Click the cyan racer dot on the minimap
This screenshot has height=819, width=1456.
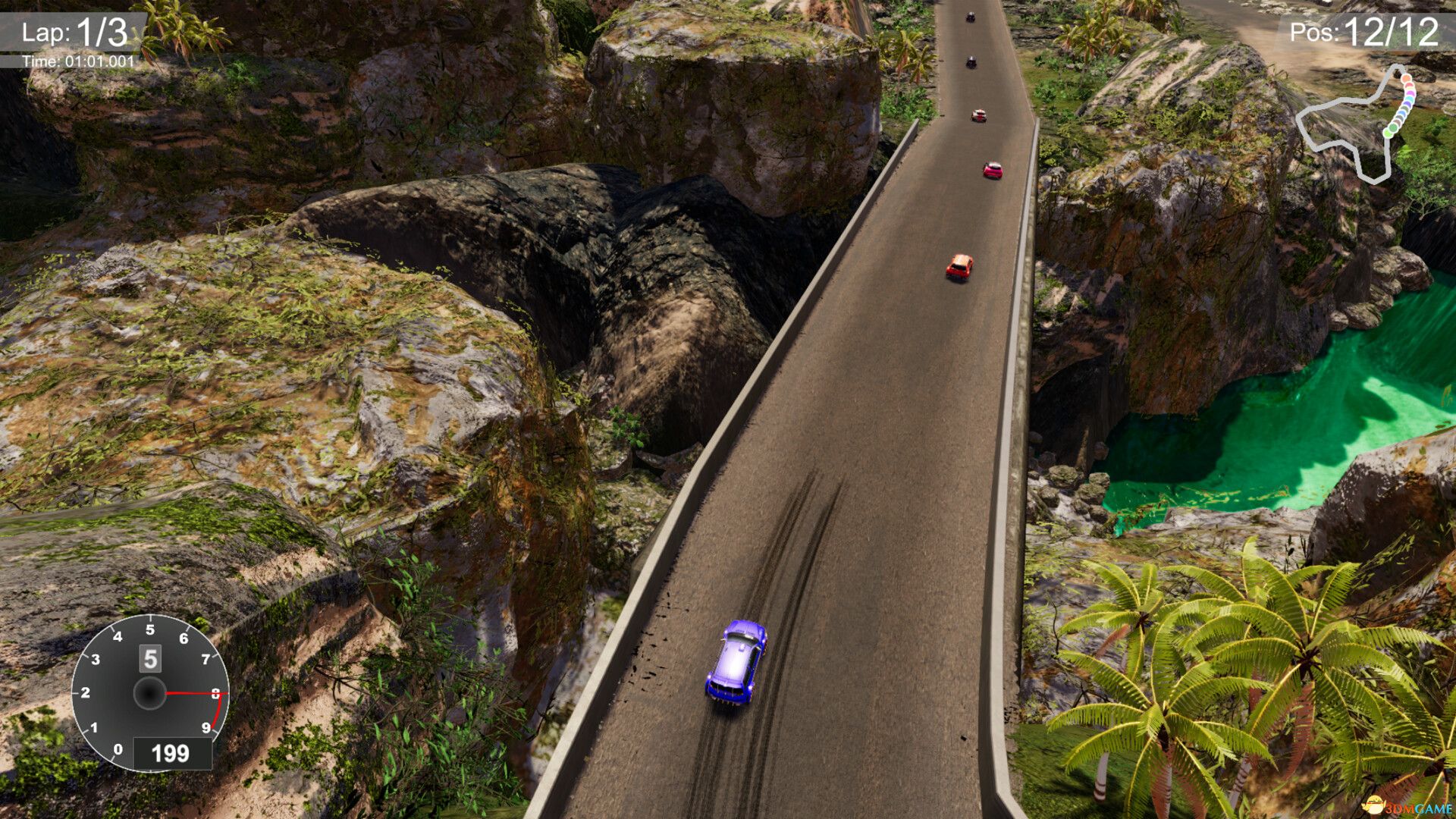[1409, 99]
